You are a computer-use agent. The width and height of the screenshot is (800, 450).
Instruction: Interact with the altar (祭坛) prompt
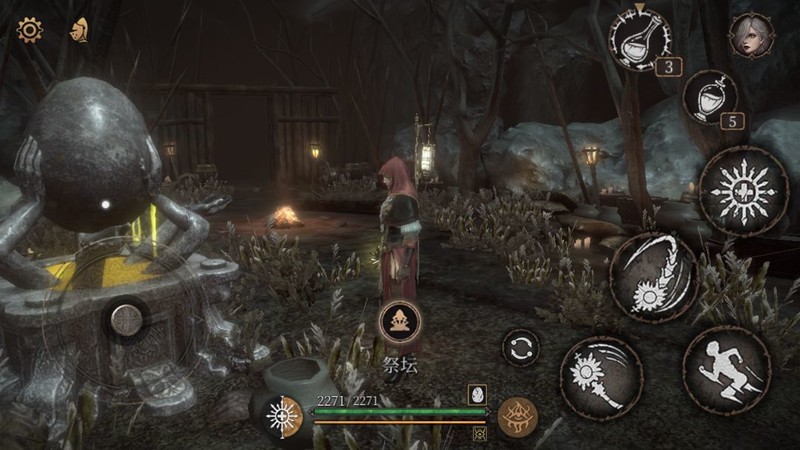click(x=400, y=322)
